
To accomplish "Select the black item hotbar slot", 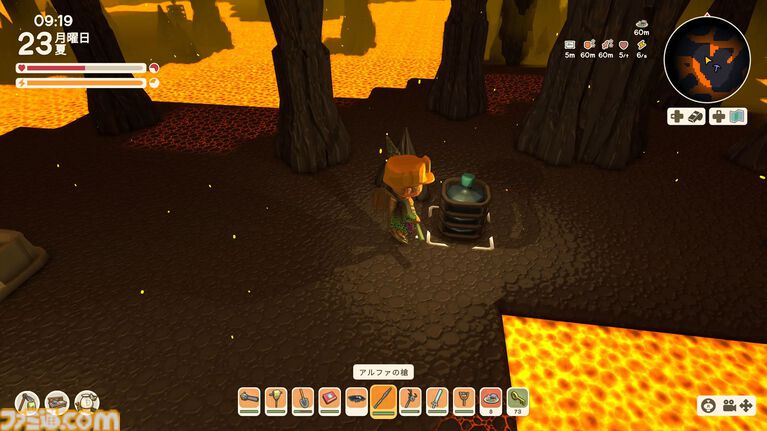I will 356,400.
